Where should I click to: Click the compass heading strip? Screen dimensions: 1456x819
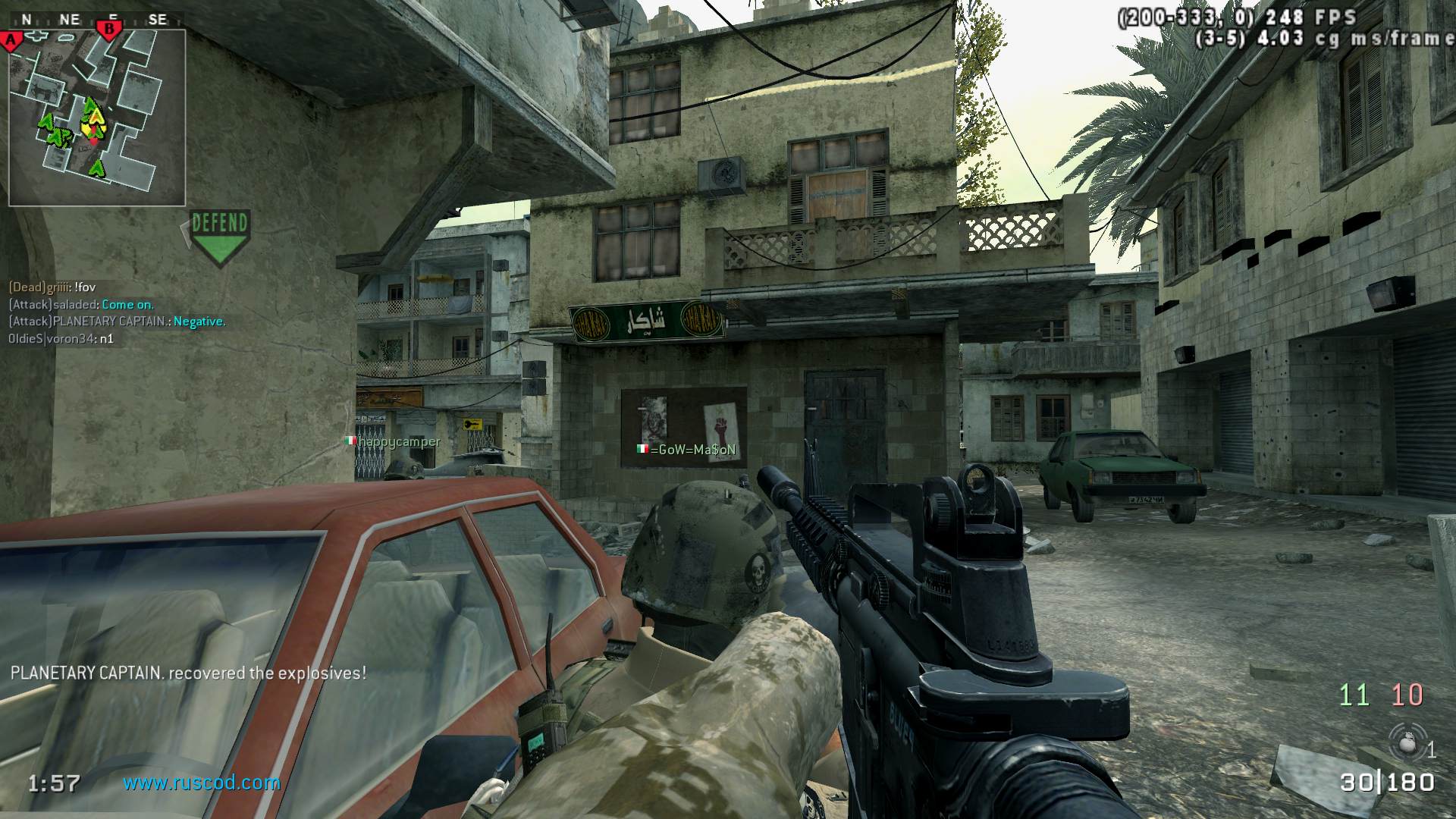(x=95, y=19)
